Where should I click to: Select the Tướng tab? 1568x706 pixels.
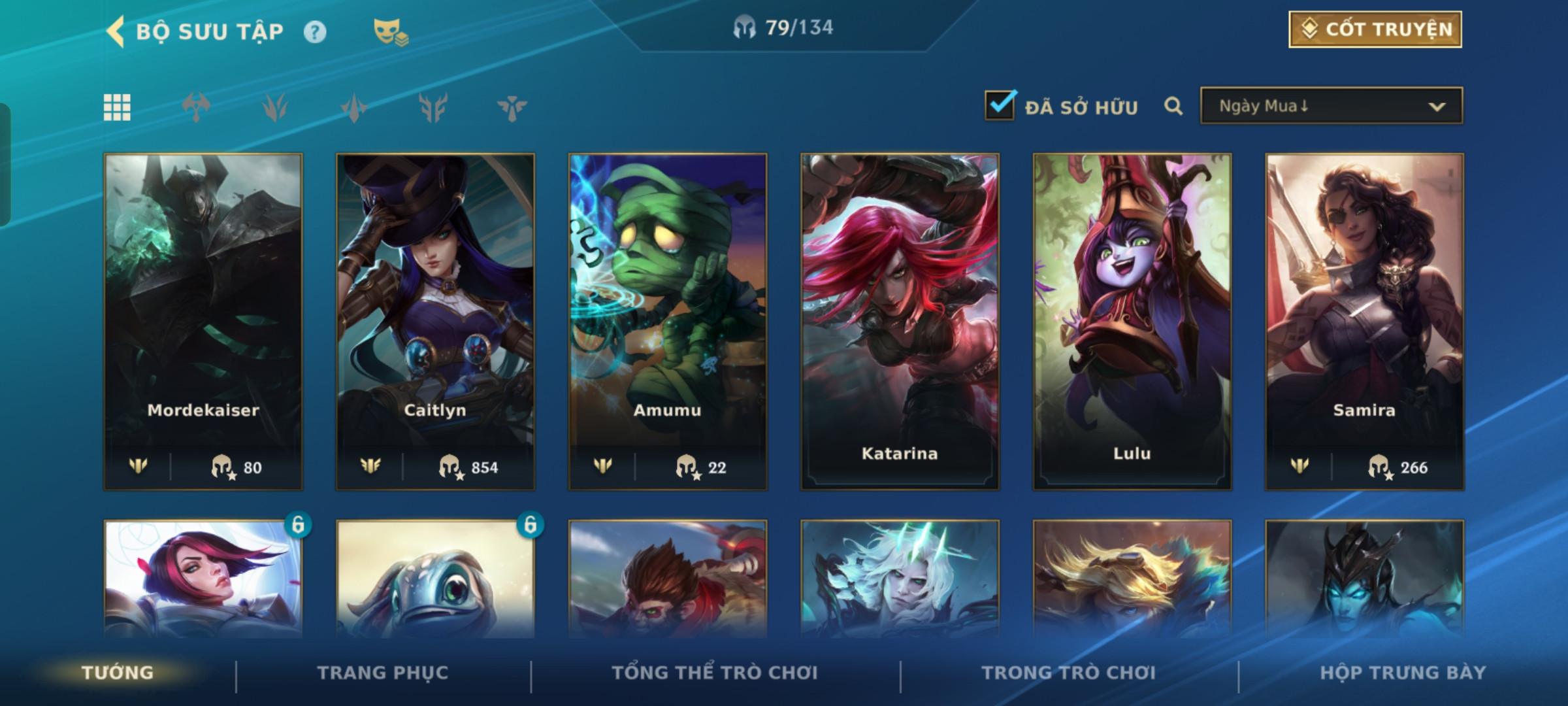point(118,673)
